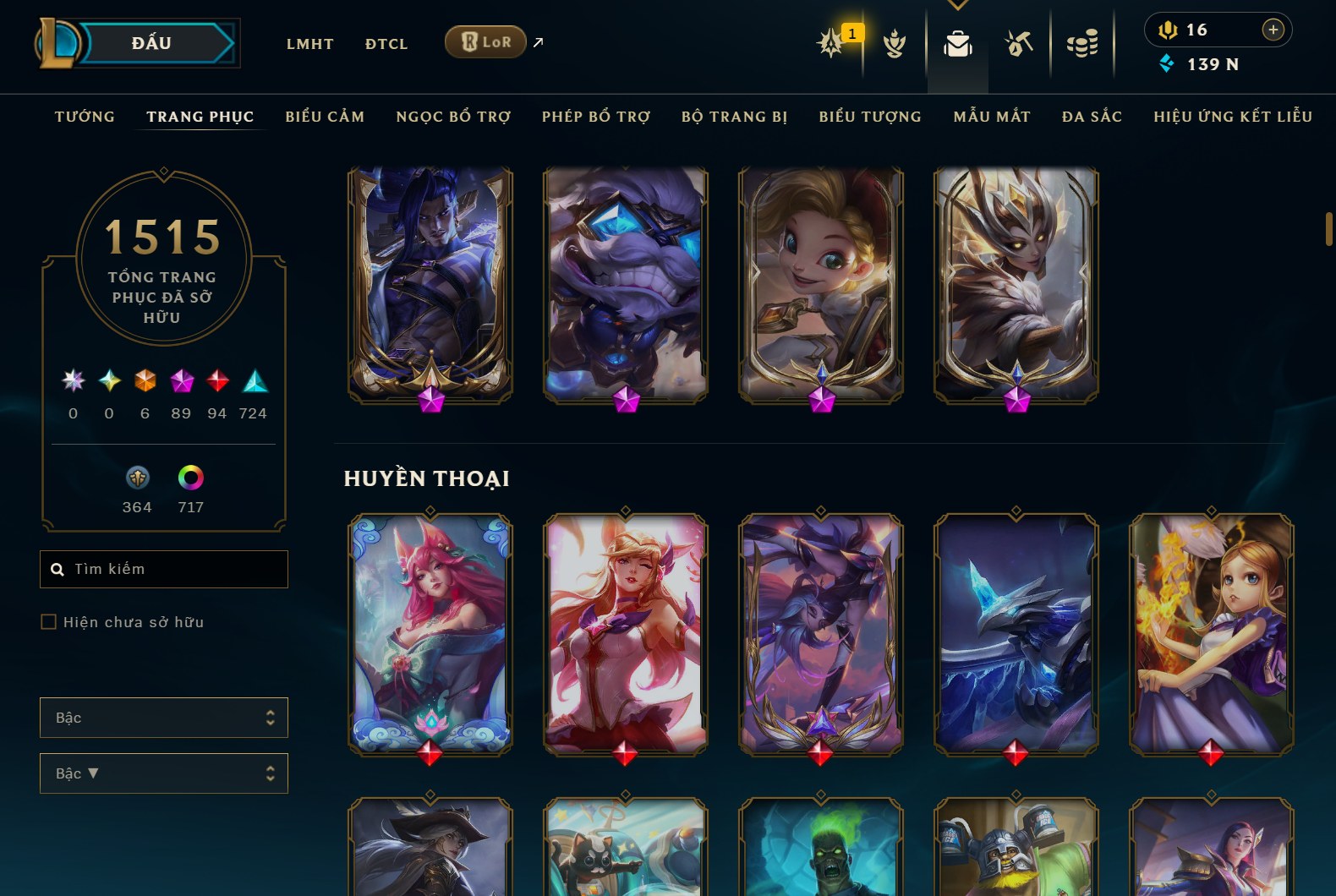The width and height of the screenshot is (1336, 896).
Task: Click the search magnifier in the search box
Action: (x=57, y=569)
